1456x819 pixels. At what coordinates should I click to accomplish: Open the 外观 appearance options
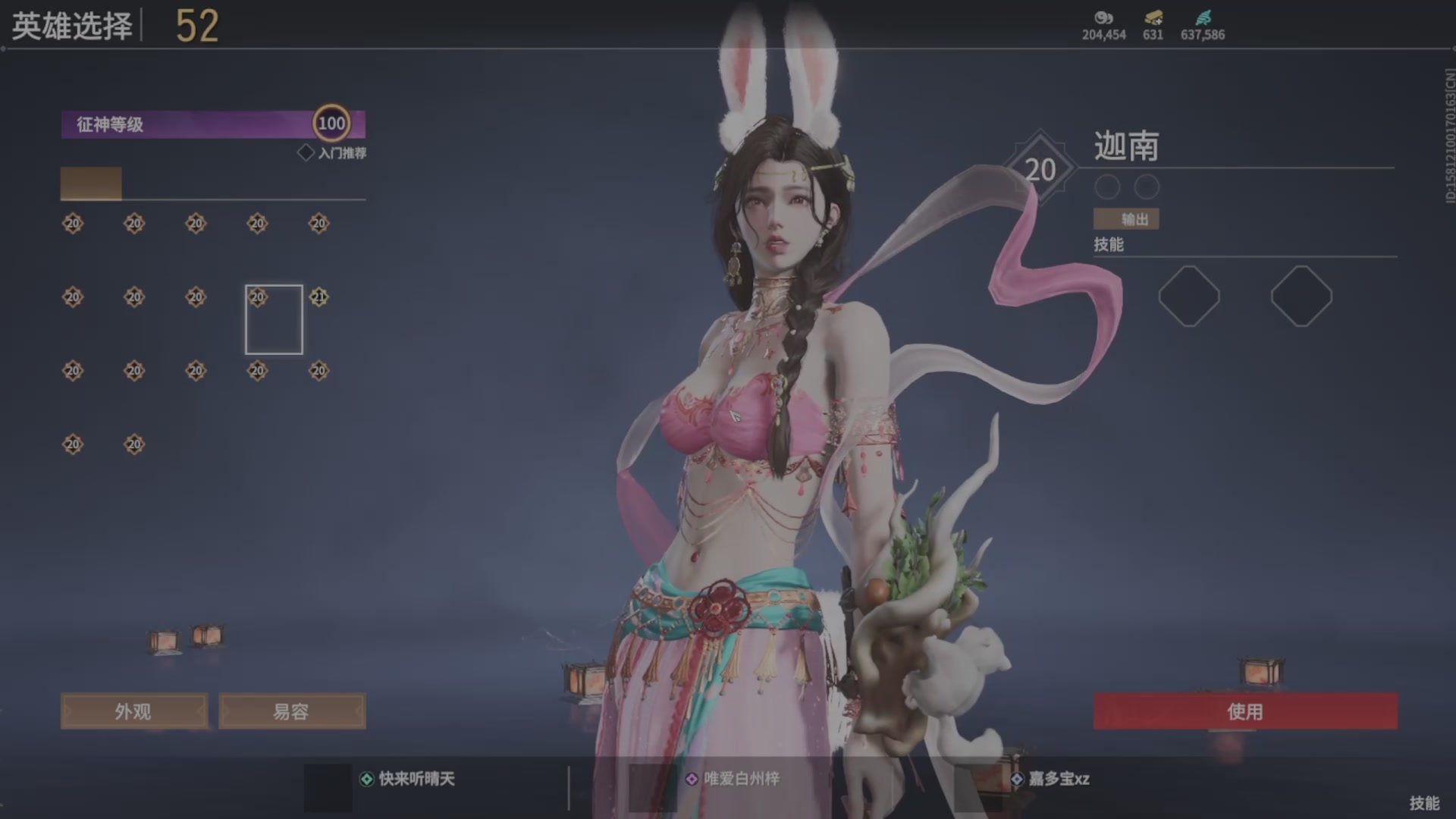(x=133, y=711)
